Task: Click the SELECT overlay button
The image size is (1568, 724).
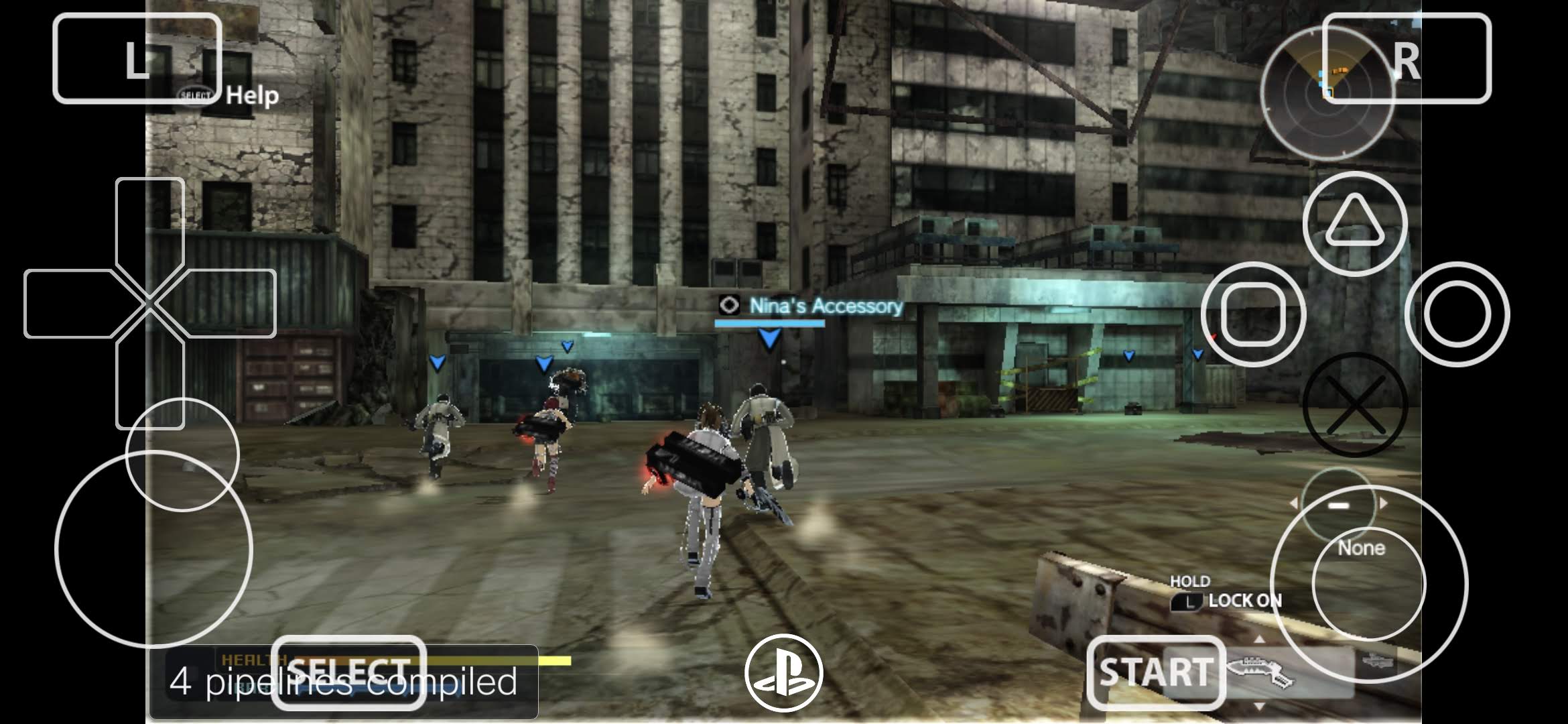Action: [348, 672]
